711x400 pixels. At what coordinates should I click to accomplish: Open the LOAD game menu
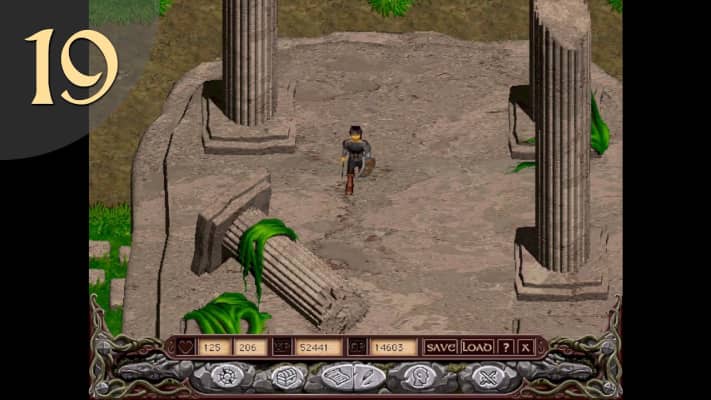tap(477, 347)
